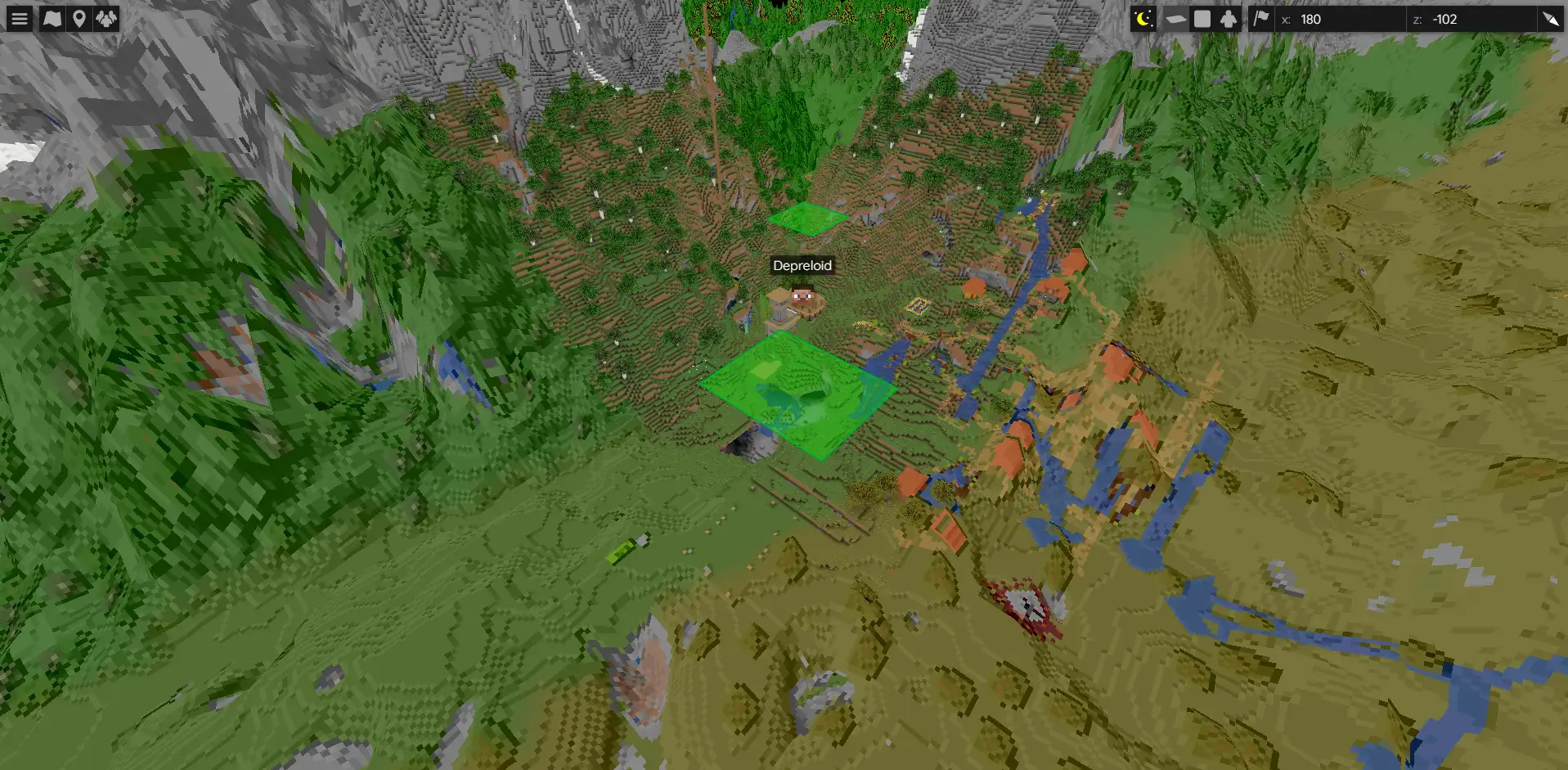This screenshot has width=1568, height=770.
Task: Enter free-flight view with the person icon
Action: pos(1229,19)
